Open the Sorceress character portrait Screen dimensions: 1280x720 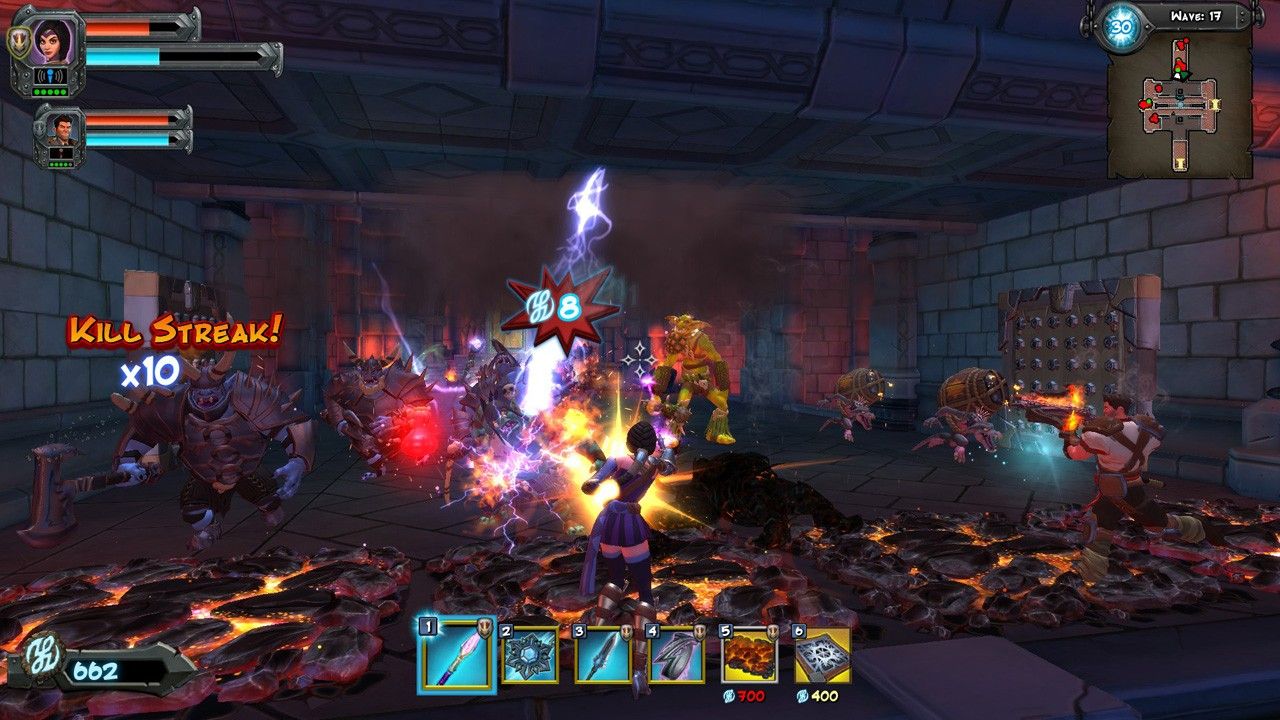coord(52,42)
